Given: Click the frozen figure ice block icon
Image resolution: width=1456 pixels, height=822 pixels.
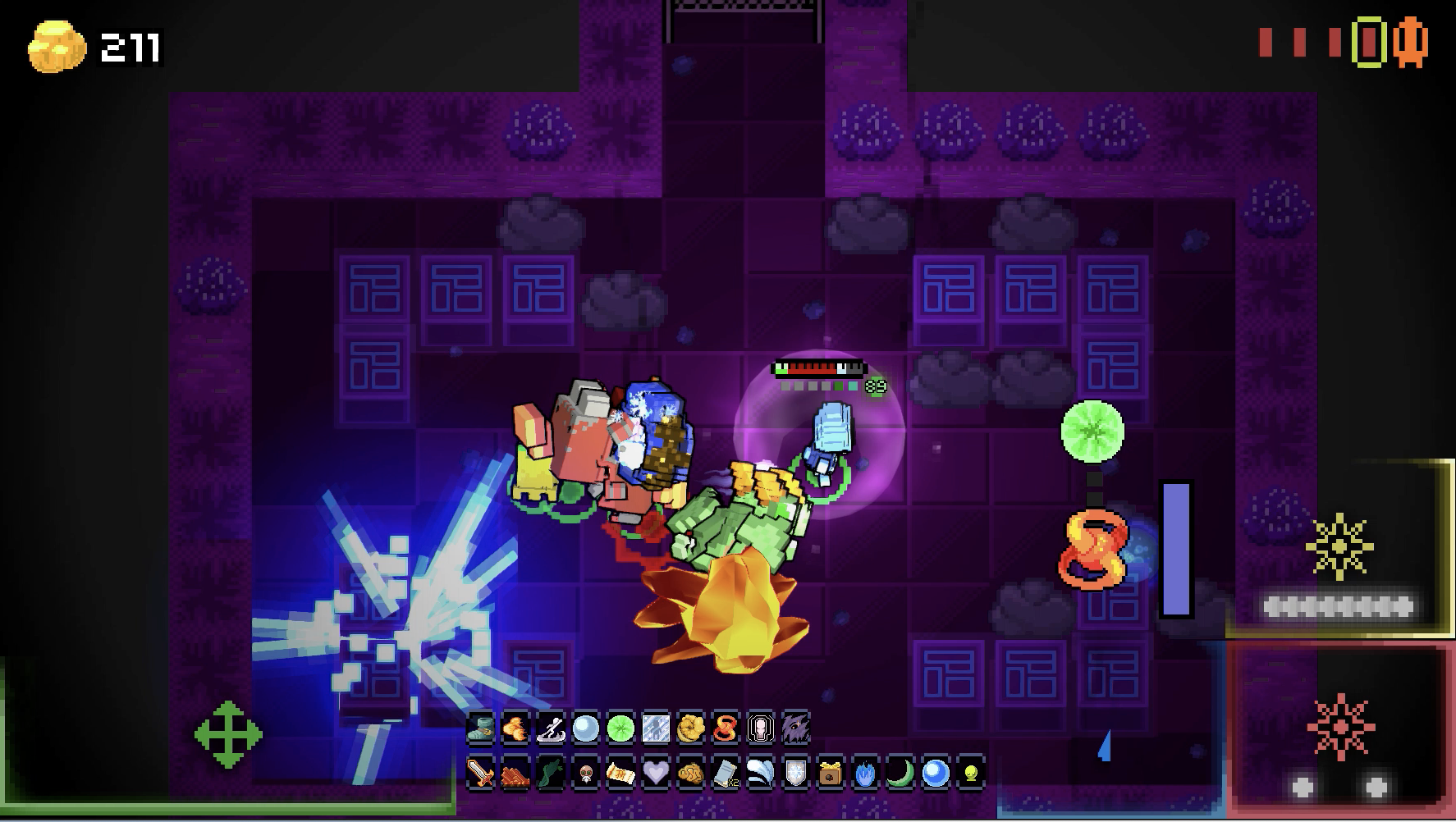Looking at the screenshot, I should pos(656,728).
